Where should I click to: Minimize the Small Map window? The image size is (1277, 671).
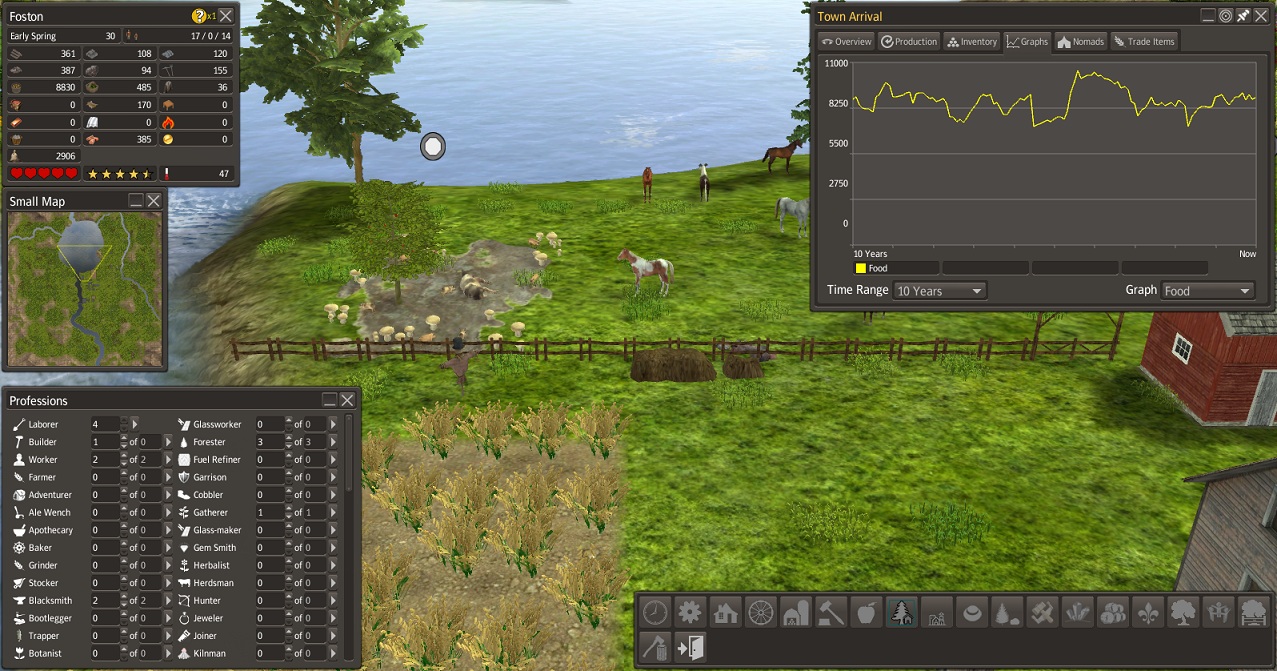tap(136, 201)
